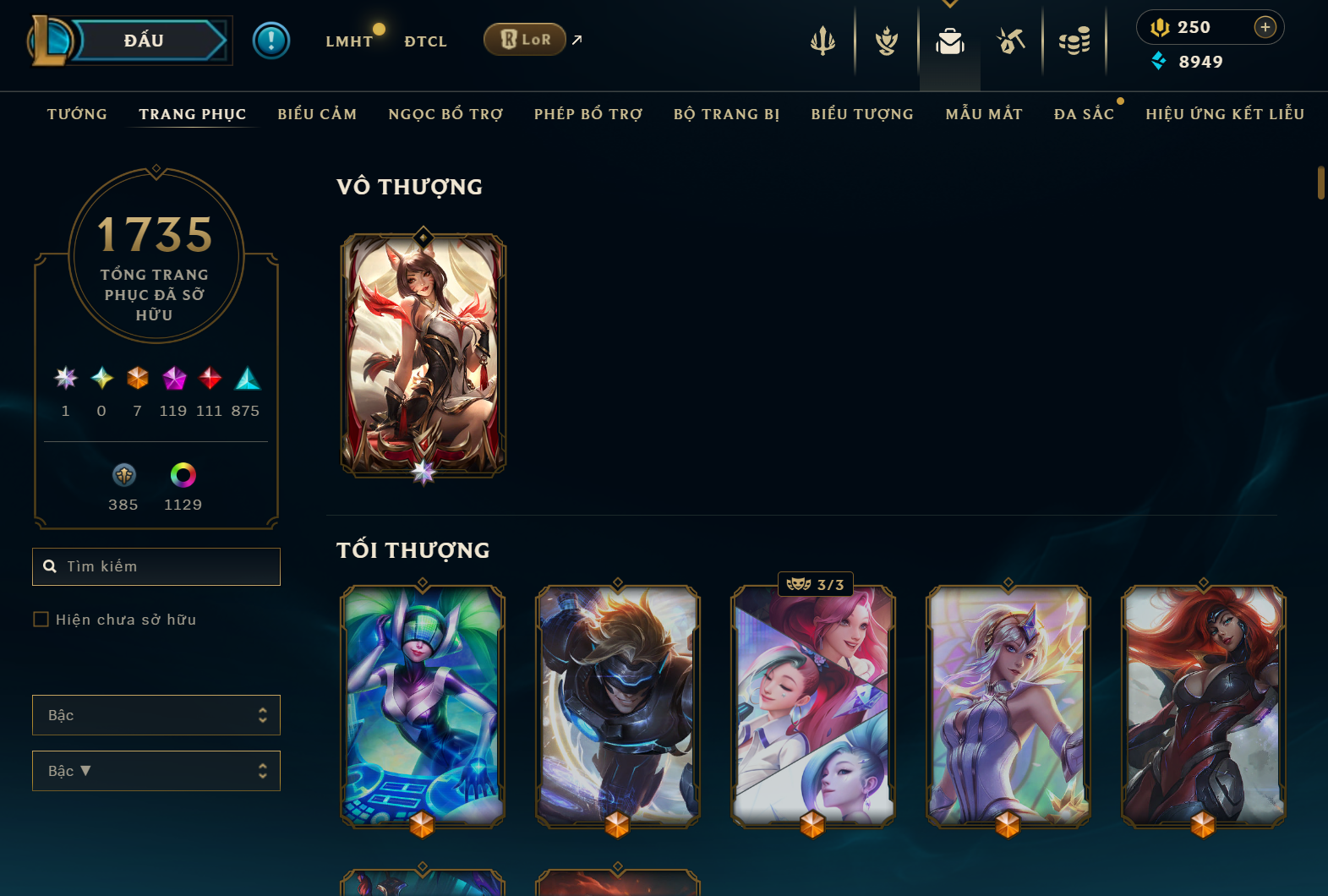The image size is (1328, 896).
Task: Open the first Bậc filter dropdown
Action: click(156, 714)
